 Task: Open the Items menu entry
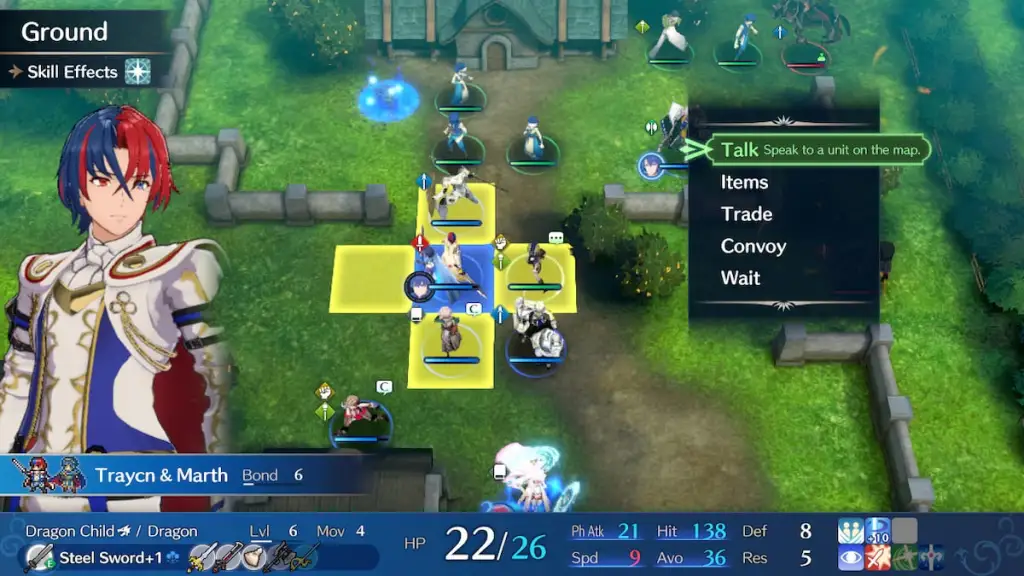point(744,182)
